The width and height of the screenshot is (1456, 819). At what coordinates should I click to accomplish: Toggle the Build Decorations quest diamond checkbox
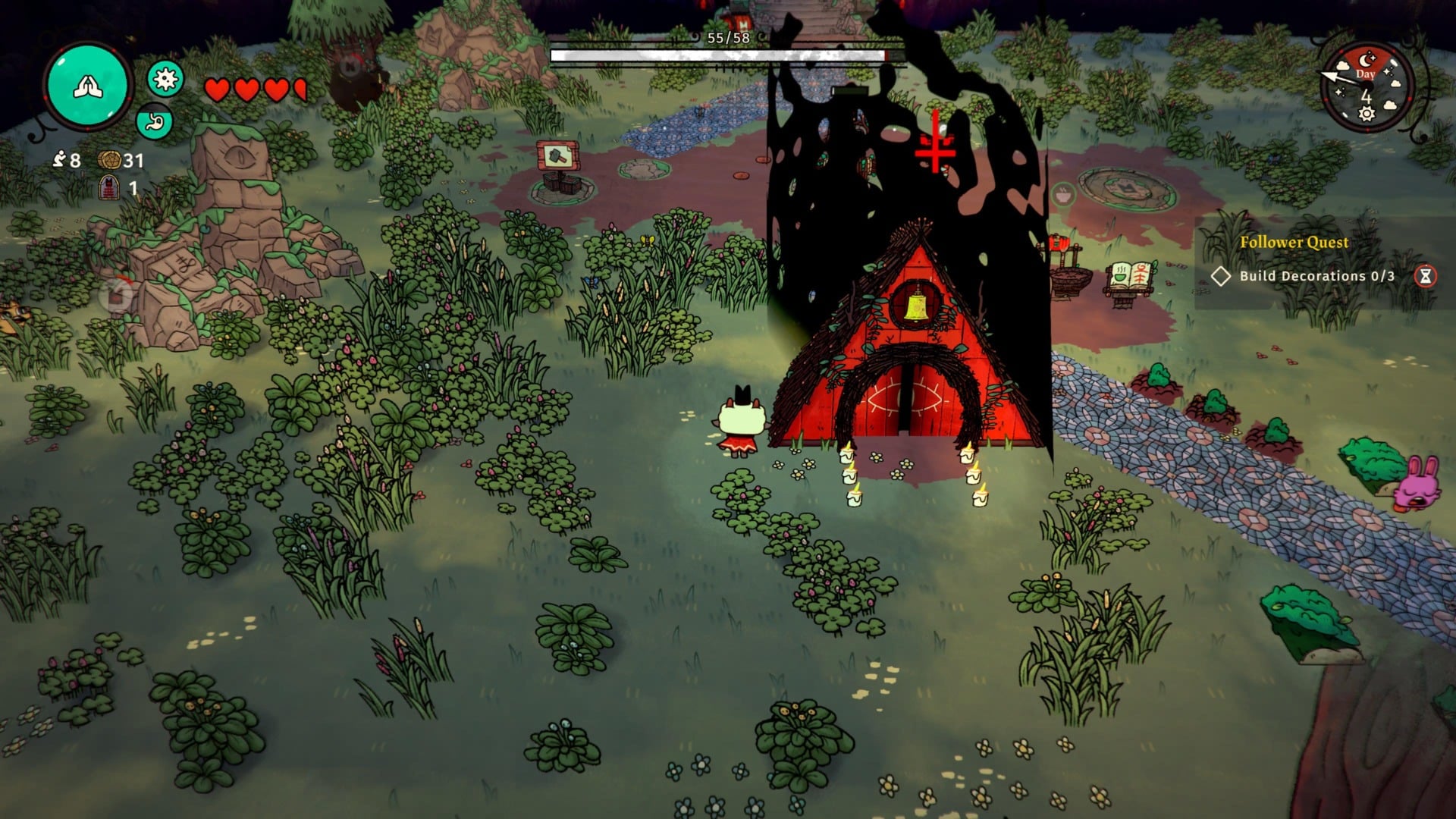1222,276
